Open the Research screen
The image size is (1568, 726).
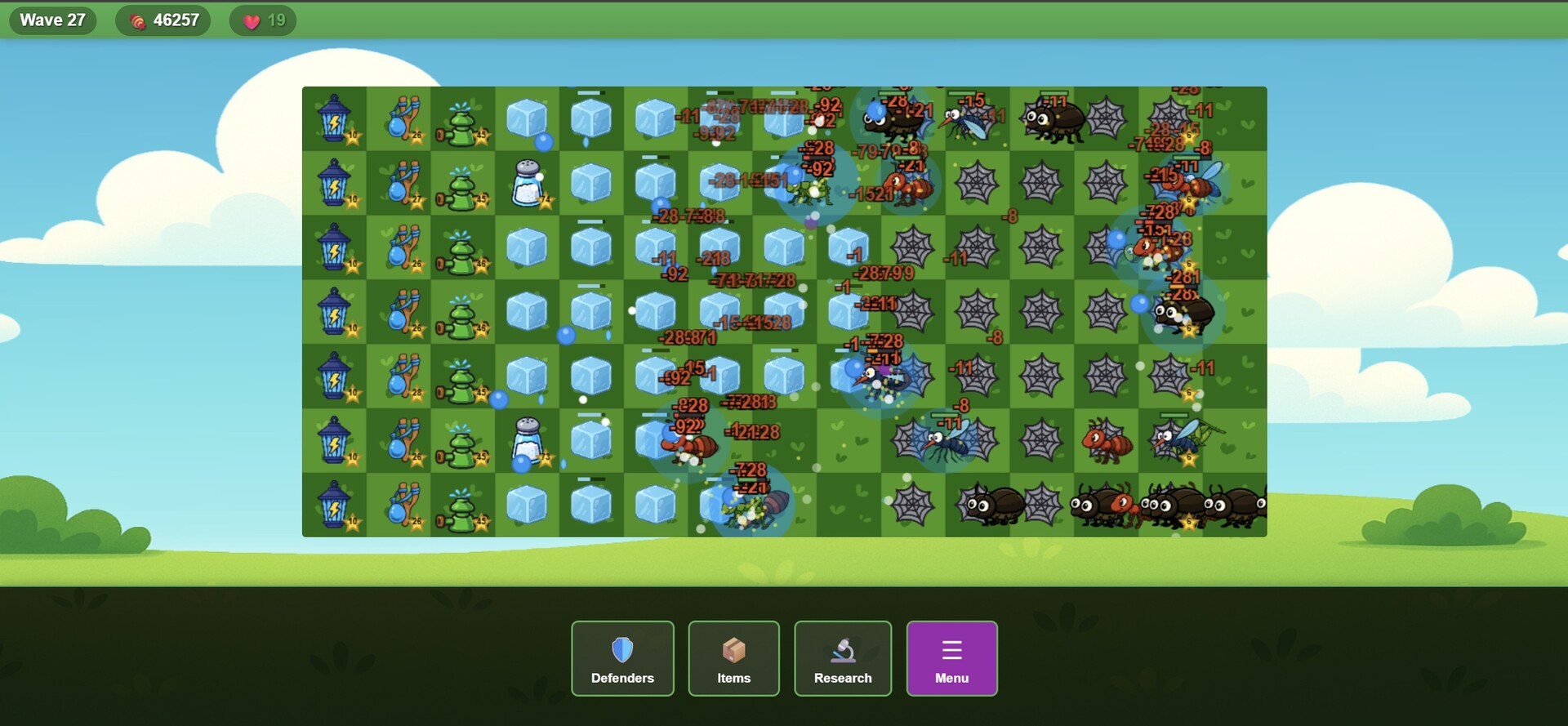pyautogui.click(x=843, y=658)
